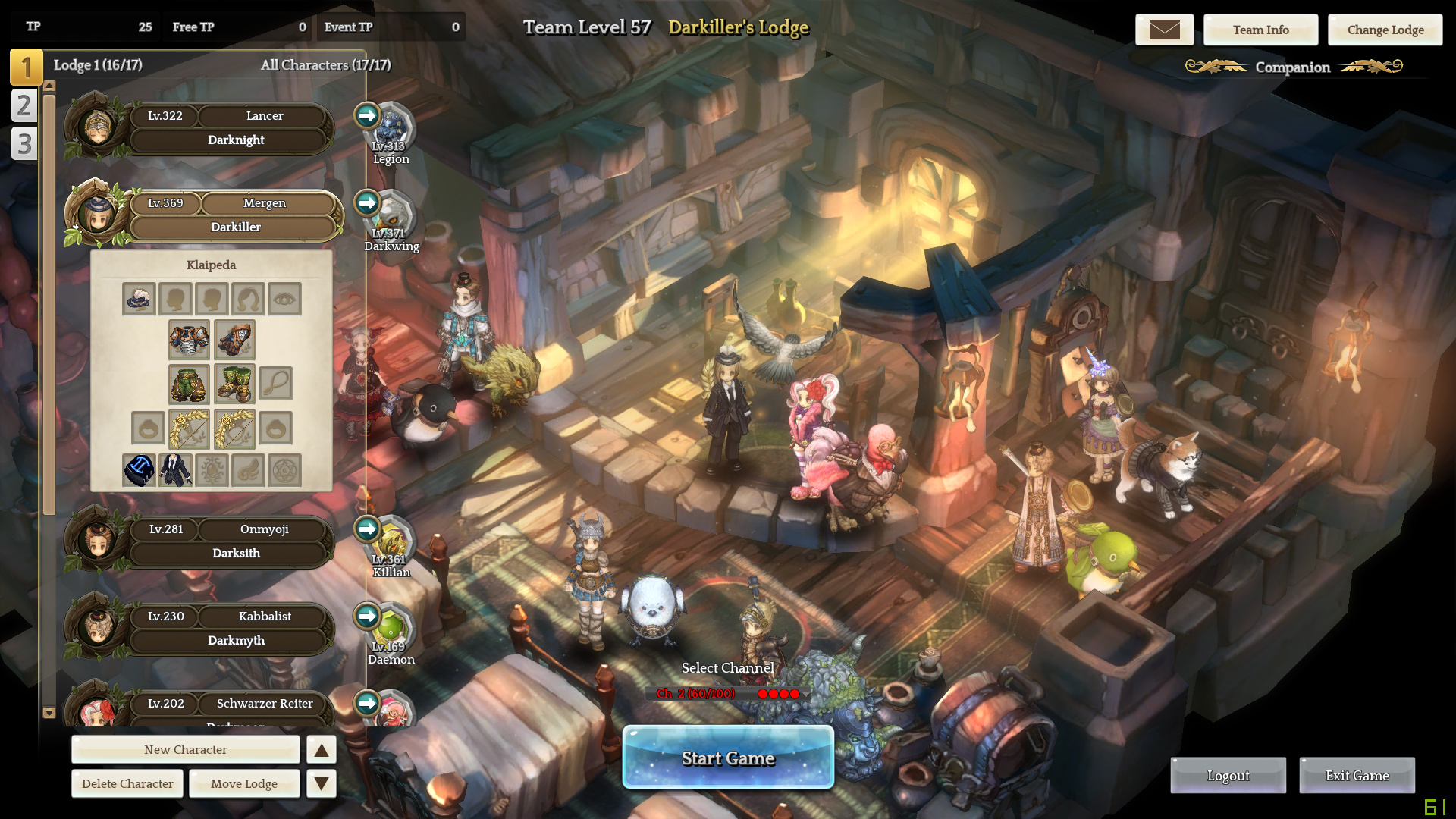This screenshot has width=1456, height=819.
Task: Create a New Character
Action: pyautogui.click(x=186, y=749)
